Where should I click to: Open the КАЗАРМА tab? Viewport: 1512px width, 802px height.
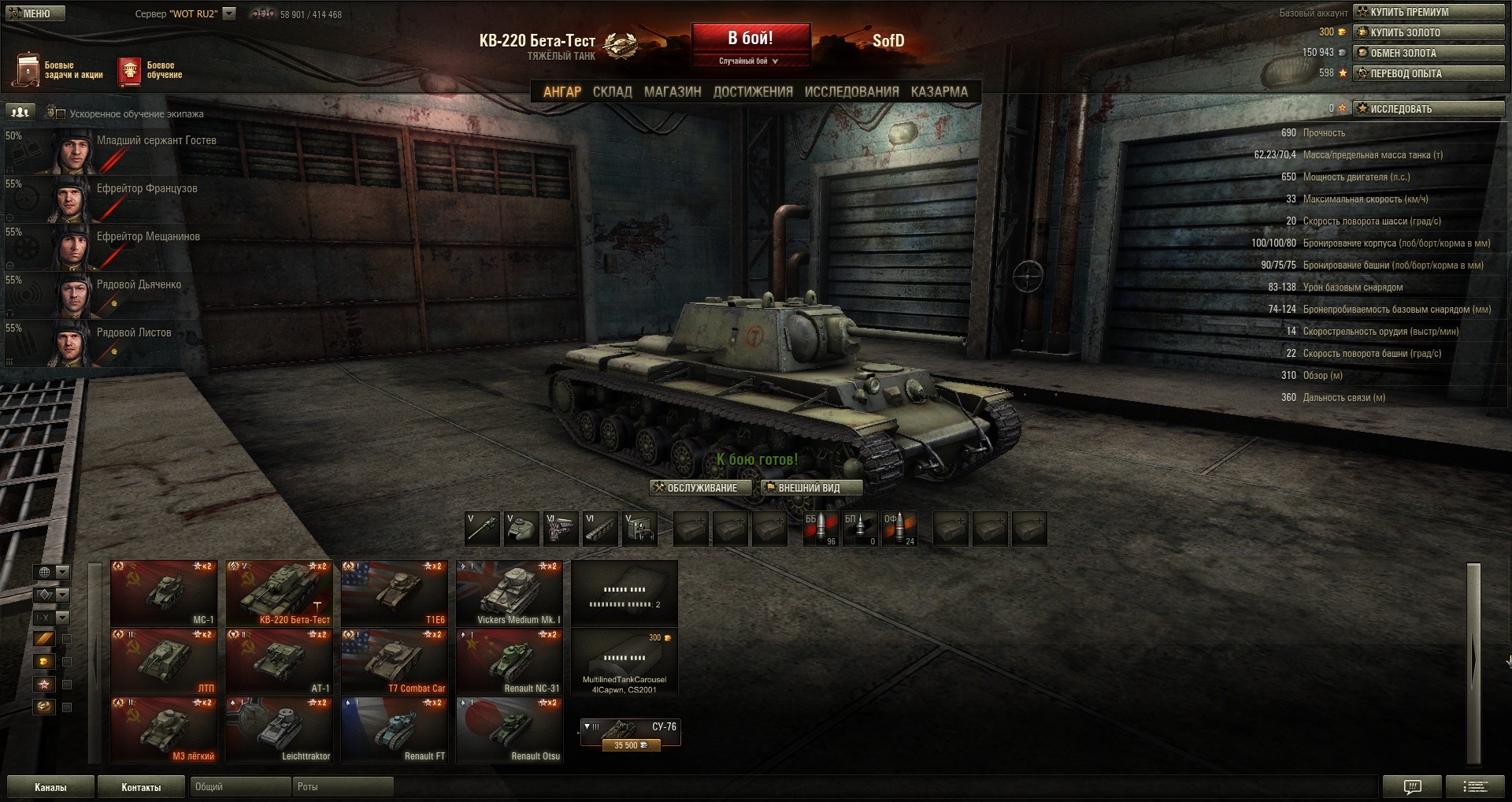(x=939, y=92)
